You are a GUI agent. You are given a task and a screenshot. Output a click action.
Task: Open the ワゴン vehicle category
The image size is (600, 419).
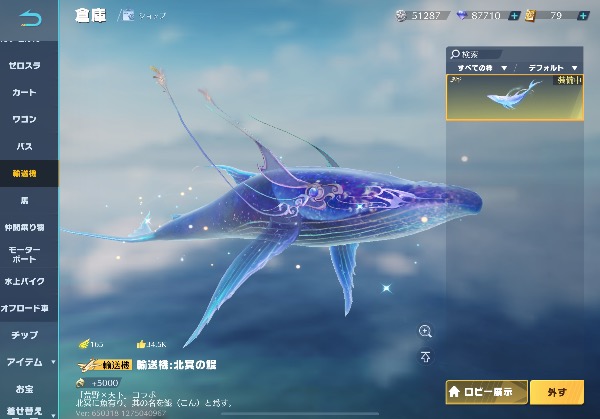click(24, 119)
